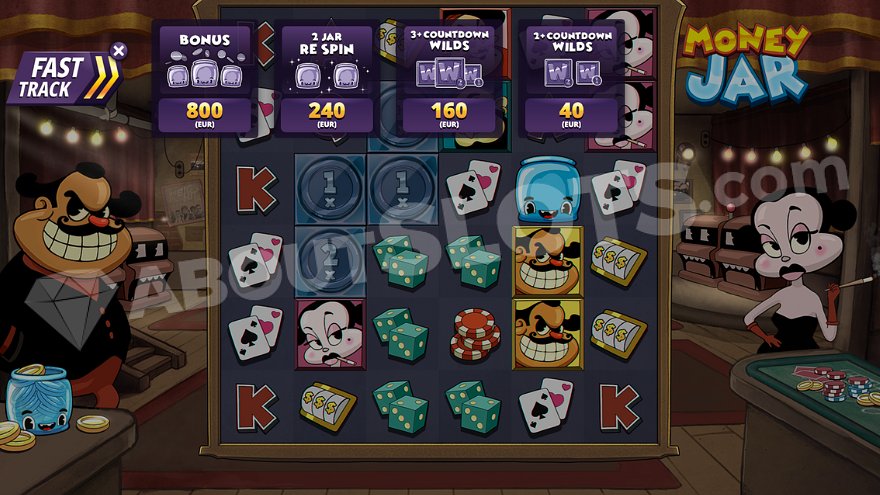Close the Fast Track panel
The width and height of the screenshot is (880, 495).
click(119, 49)
